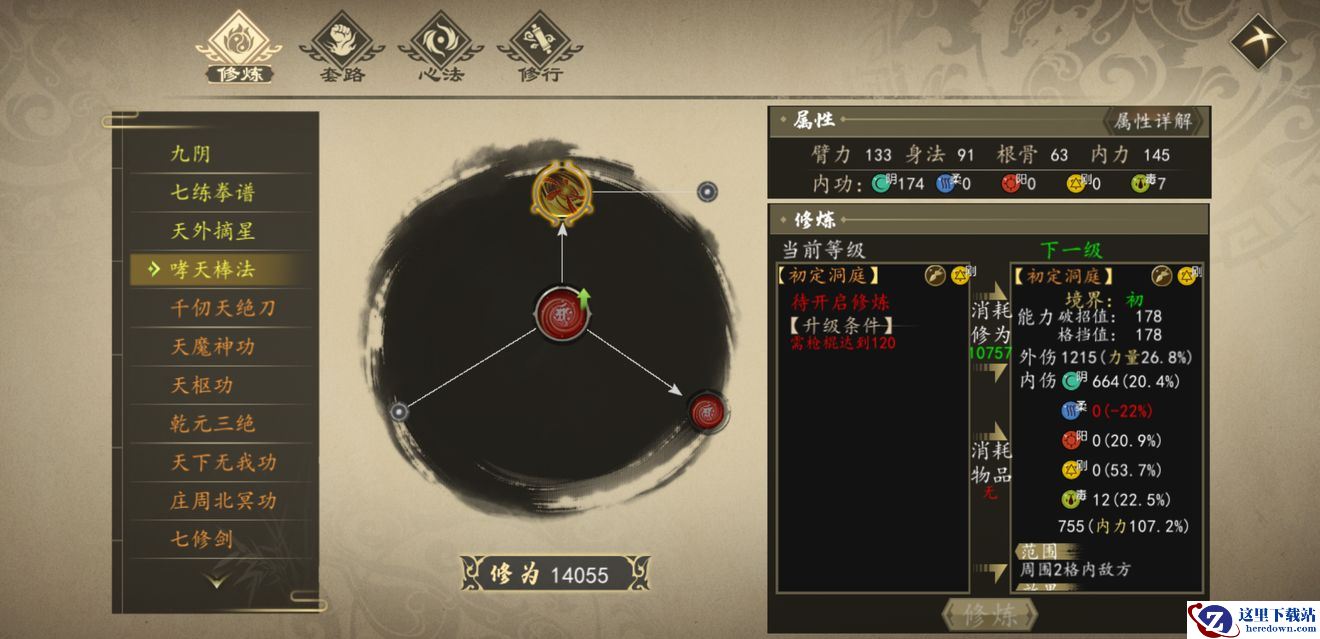Choose 庄周北冥功 from the list
1320x639 pixels.
coord(222,500)
